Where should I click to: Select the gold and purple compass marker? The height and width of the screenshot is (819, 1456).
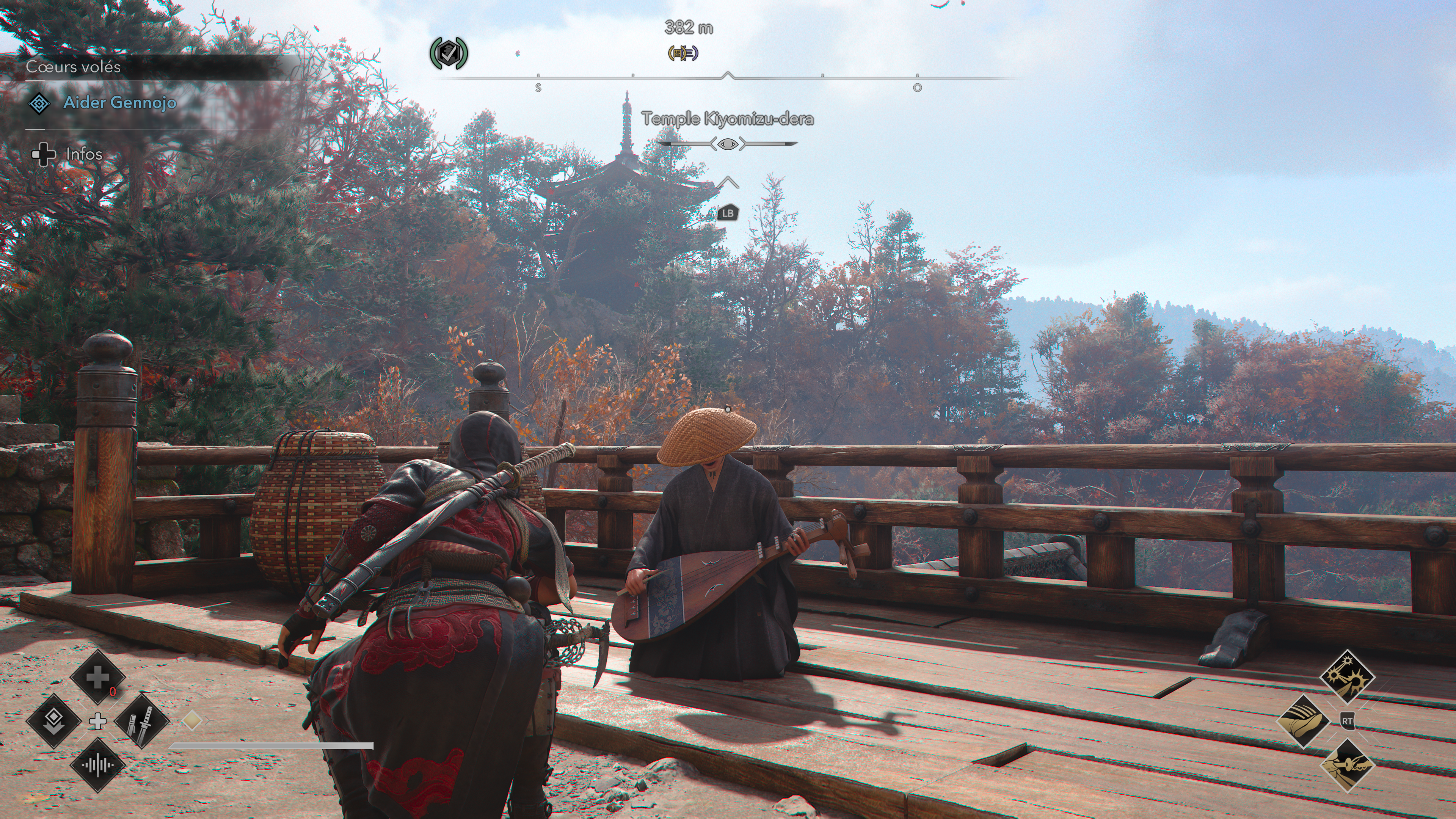point(683,54)
